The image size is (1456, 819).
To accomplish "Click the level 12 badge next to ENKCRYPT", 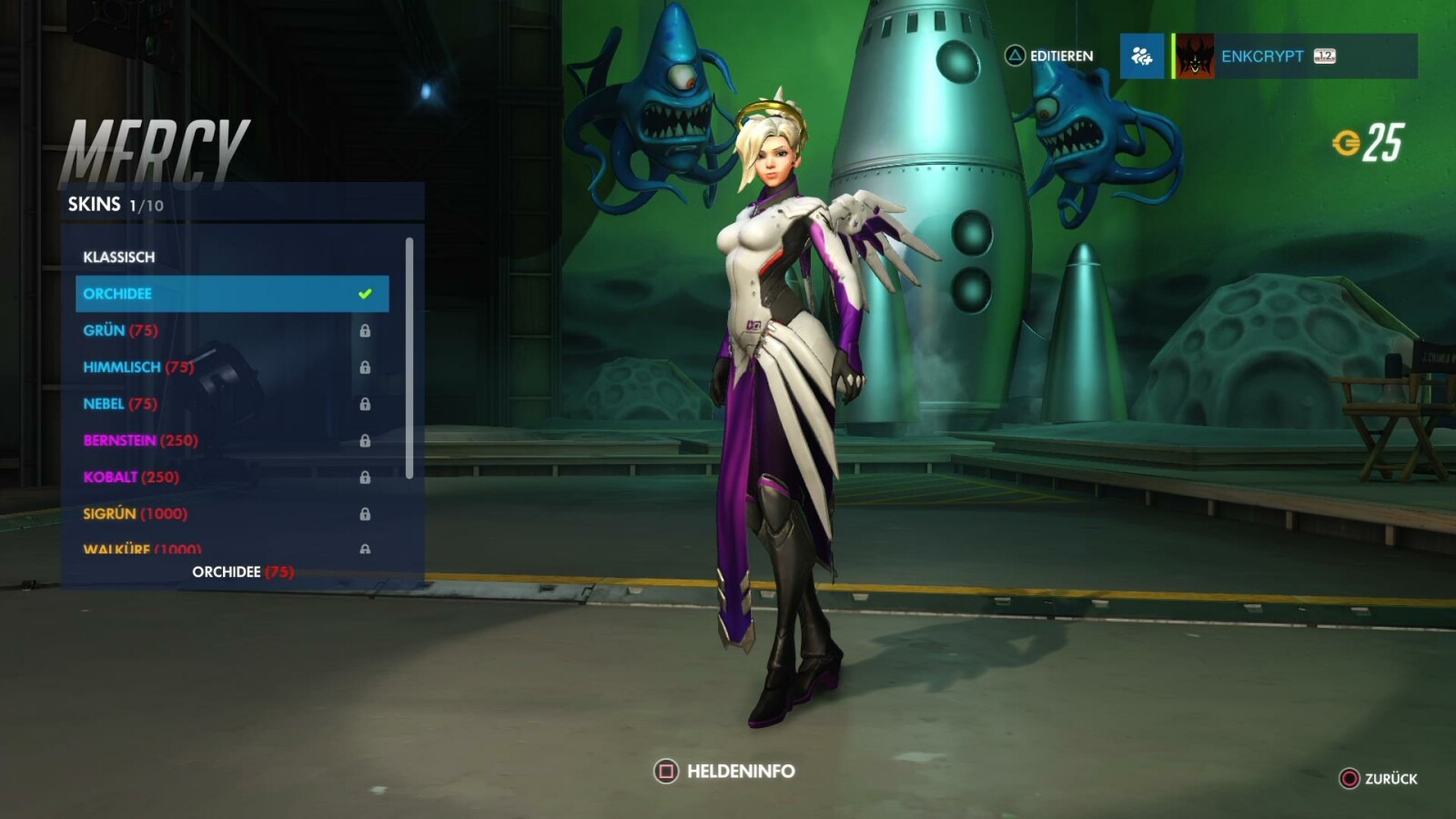I will (1323, 56).
